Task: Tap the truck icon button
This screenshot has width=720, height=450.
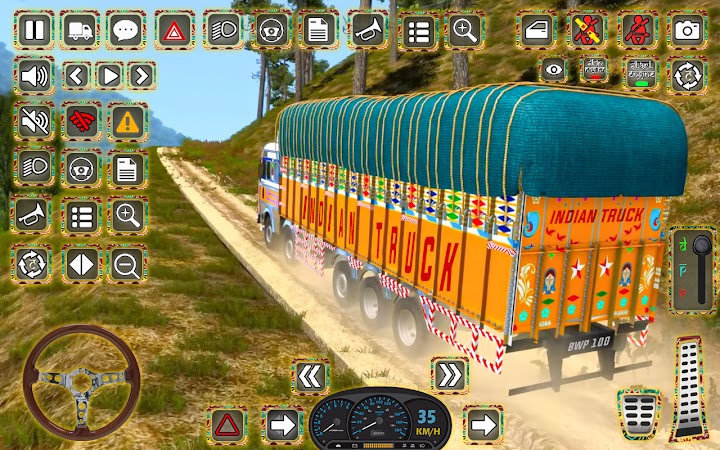Action: click(79, 30)
